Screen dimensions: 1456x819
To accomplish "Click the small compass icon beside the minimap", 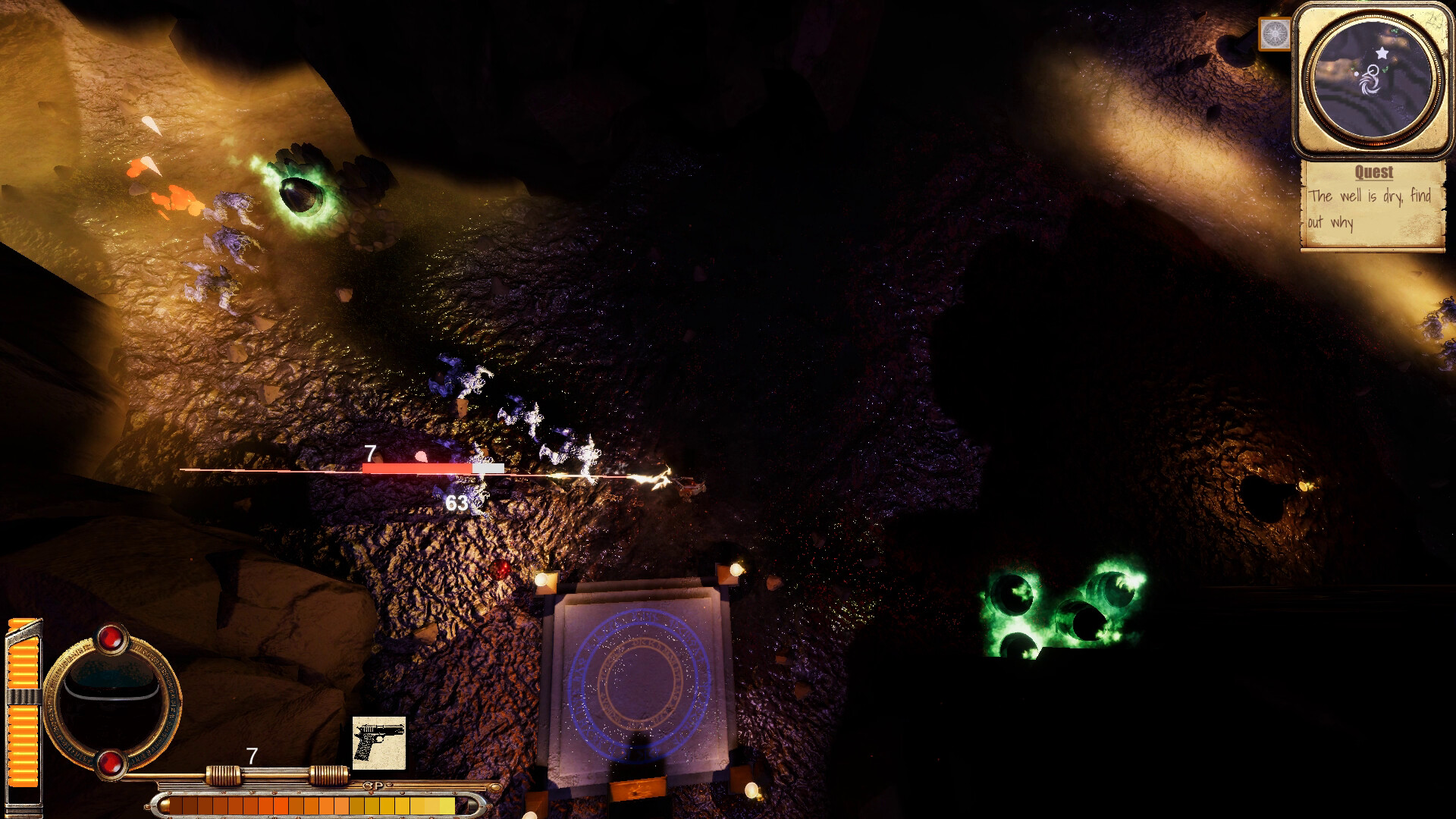I will tap(1274, 34).
